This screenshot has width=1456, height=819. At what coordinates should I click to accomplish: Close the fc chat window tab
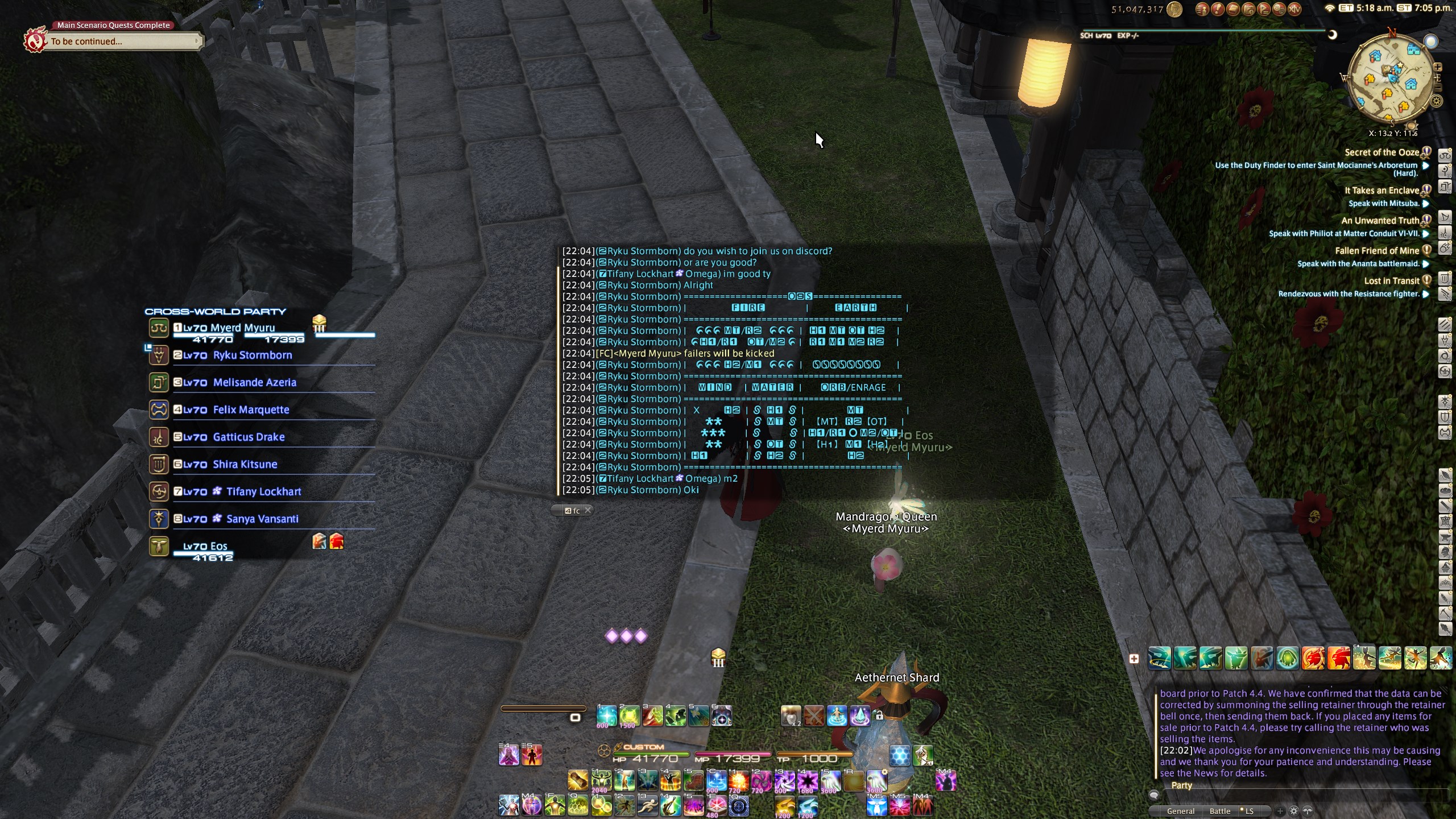(x=588, y=510)
